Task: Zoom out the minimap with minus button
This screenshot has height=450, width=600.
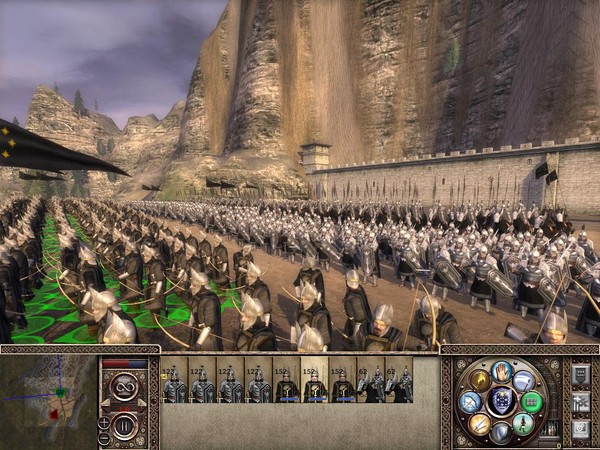Action: tap(104, 436)
